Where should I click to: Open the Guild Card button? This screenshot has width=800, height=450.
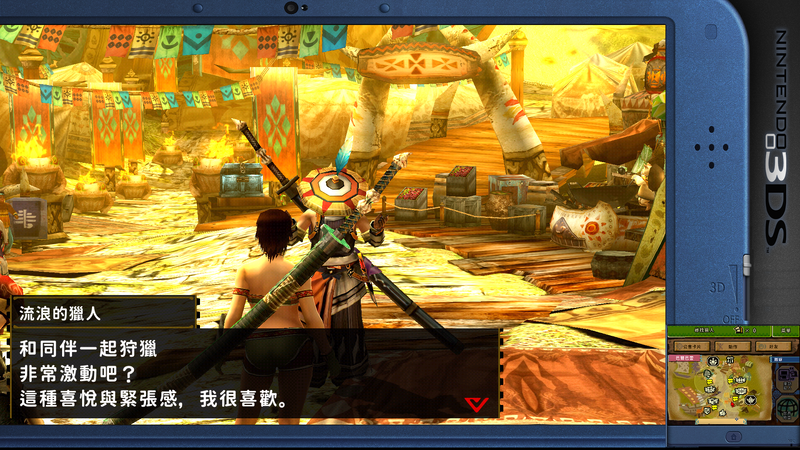click(692, 346)
